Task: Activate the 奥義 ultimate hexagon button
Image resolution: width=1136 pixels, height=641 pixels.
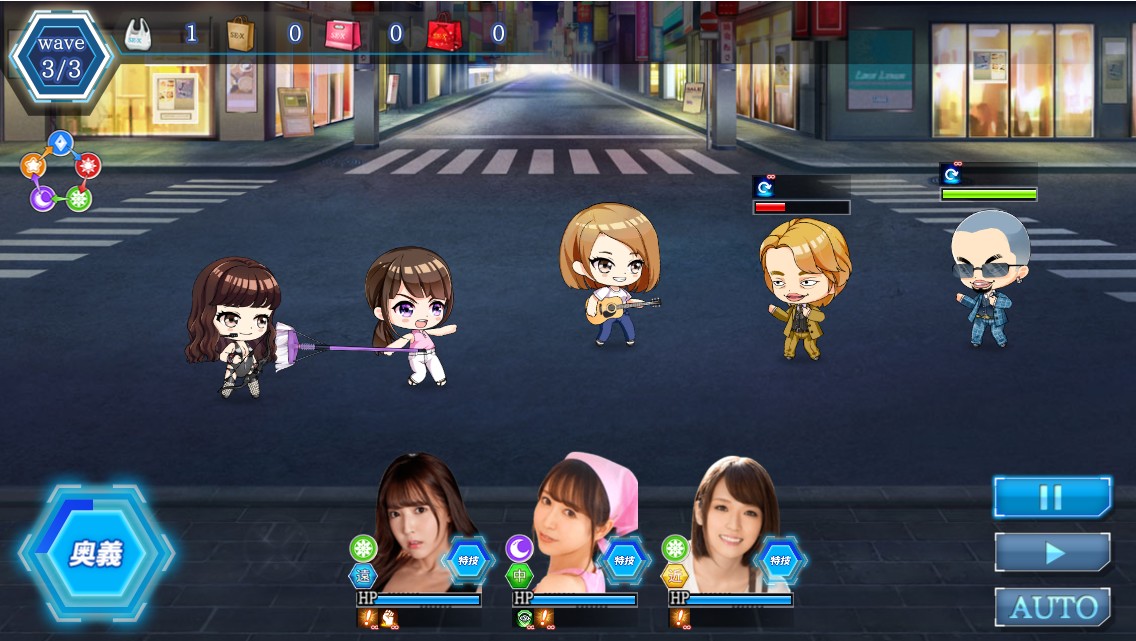Action: coord(95,553)
